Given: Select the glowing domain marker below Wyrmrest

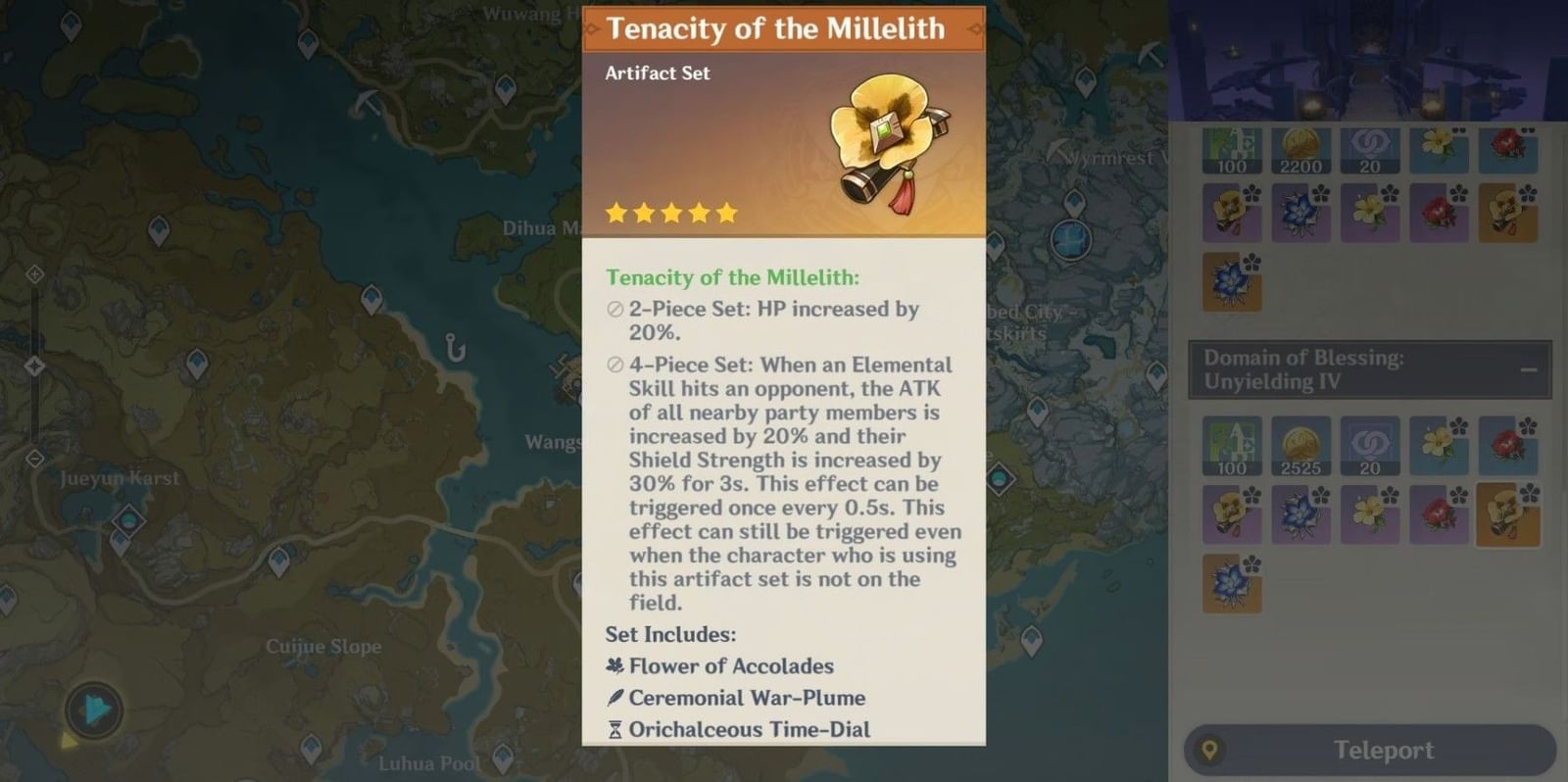Looking at the screenshot, I should tap(1070, 239).
